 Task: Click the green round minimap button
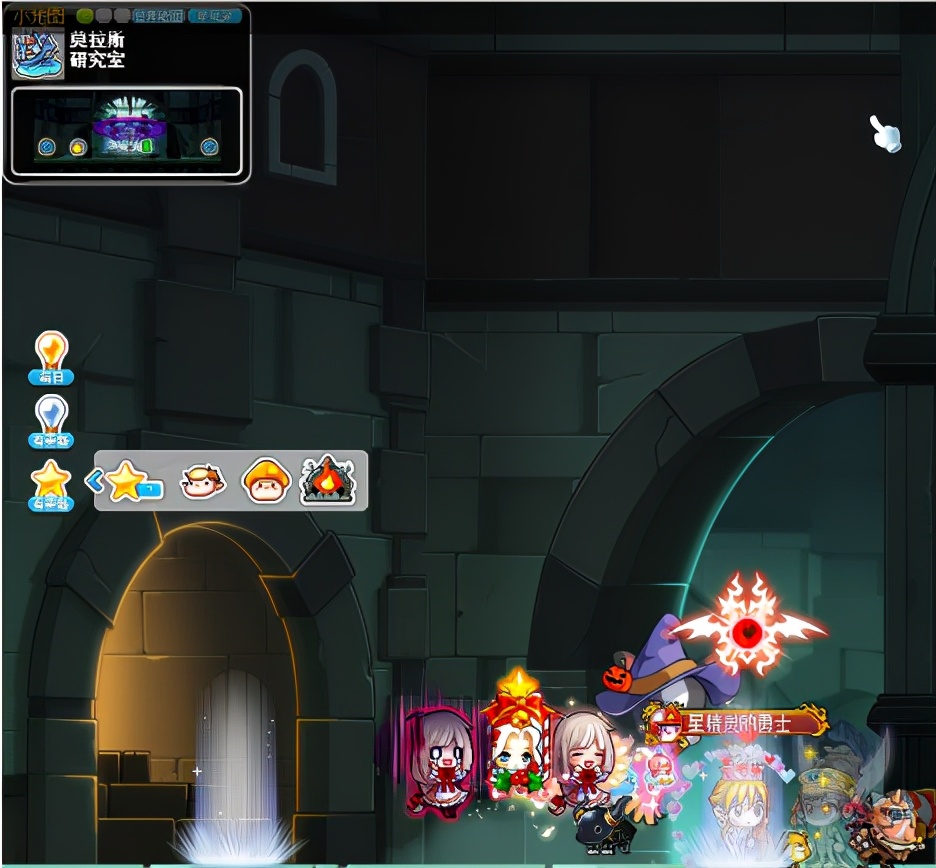85,16
